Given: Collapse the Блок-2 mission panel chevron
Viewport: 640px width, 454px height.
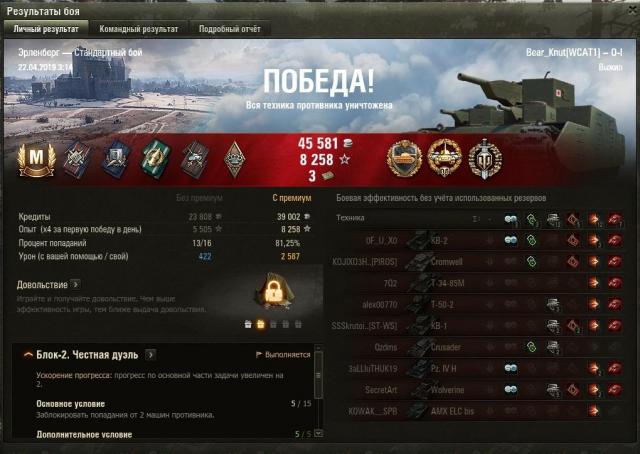Looking at the screenshot, I should pyautogui.click(x=22, y=355).
